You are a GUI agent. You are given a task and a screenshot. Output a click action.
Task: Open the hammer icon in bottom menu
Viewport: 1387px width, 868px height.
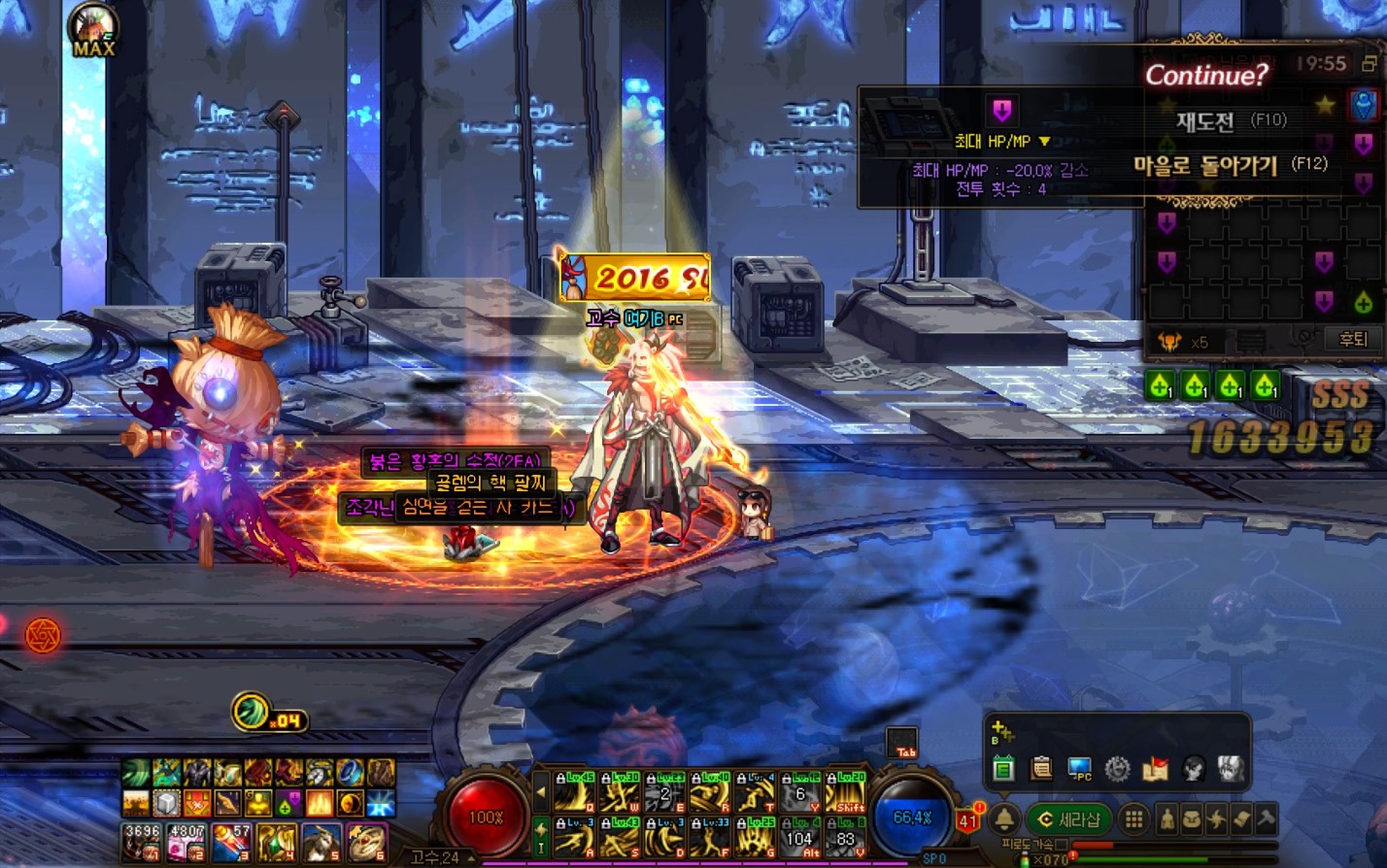[x=1266, y=819]
